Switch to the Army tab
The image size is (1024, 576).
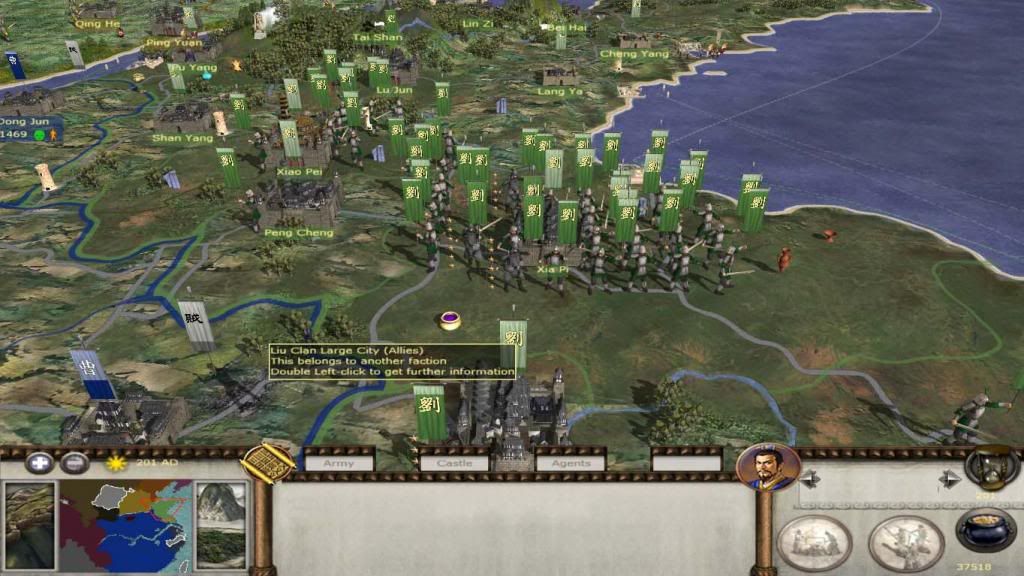339,462
